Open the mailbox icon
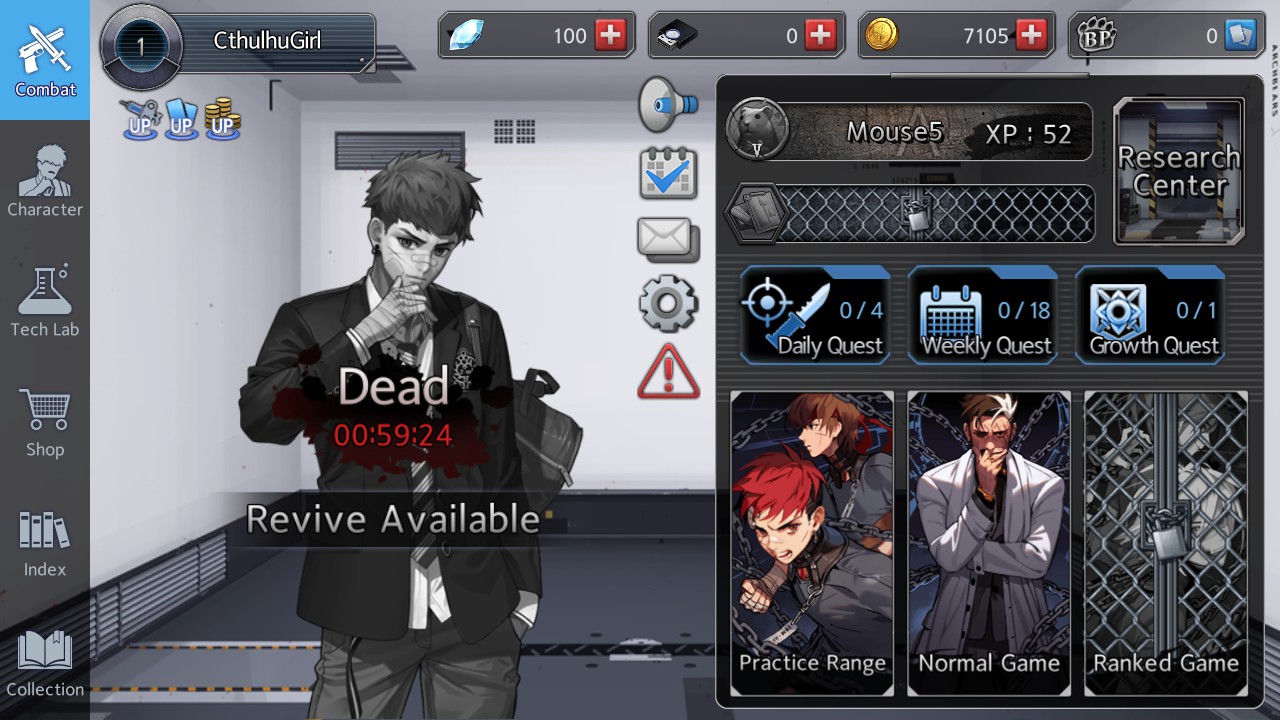The height and width of the screenshot is (720, 1280). pos(668,237)
